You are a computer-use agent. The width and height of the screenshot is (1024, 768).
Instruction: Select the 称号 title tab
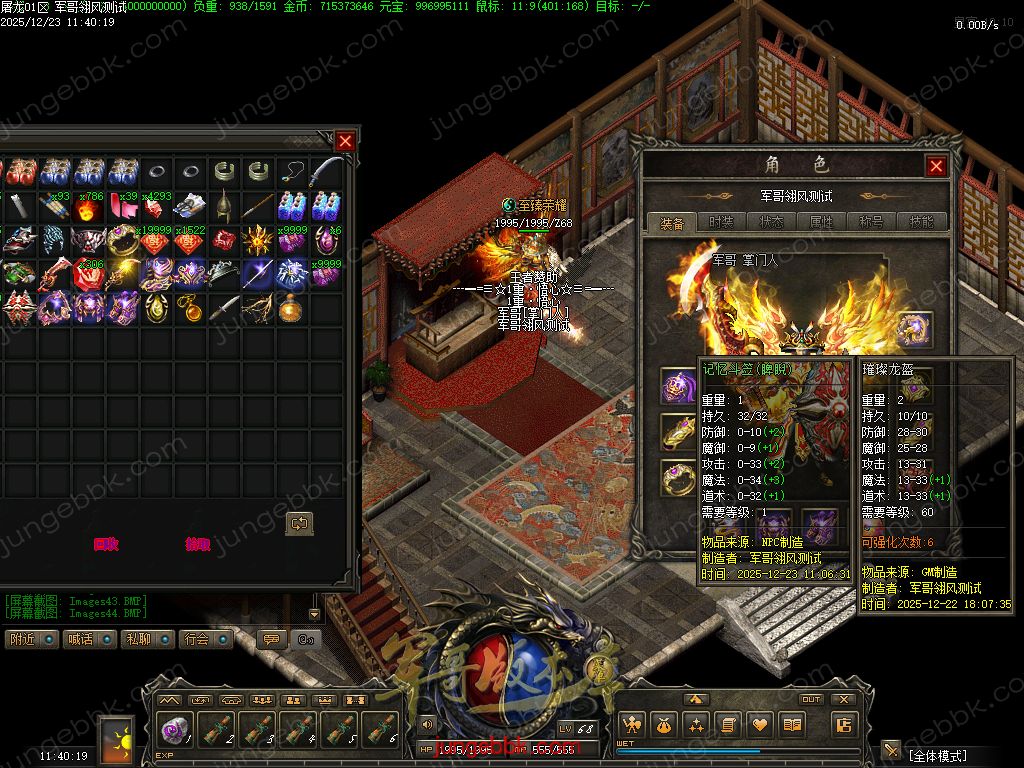coord(871,222)
